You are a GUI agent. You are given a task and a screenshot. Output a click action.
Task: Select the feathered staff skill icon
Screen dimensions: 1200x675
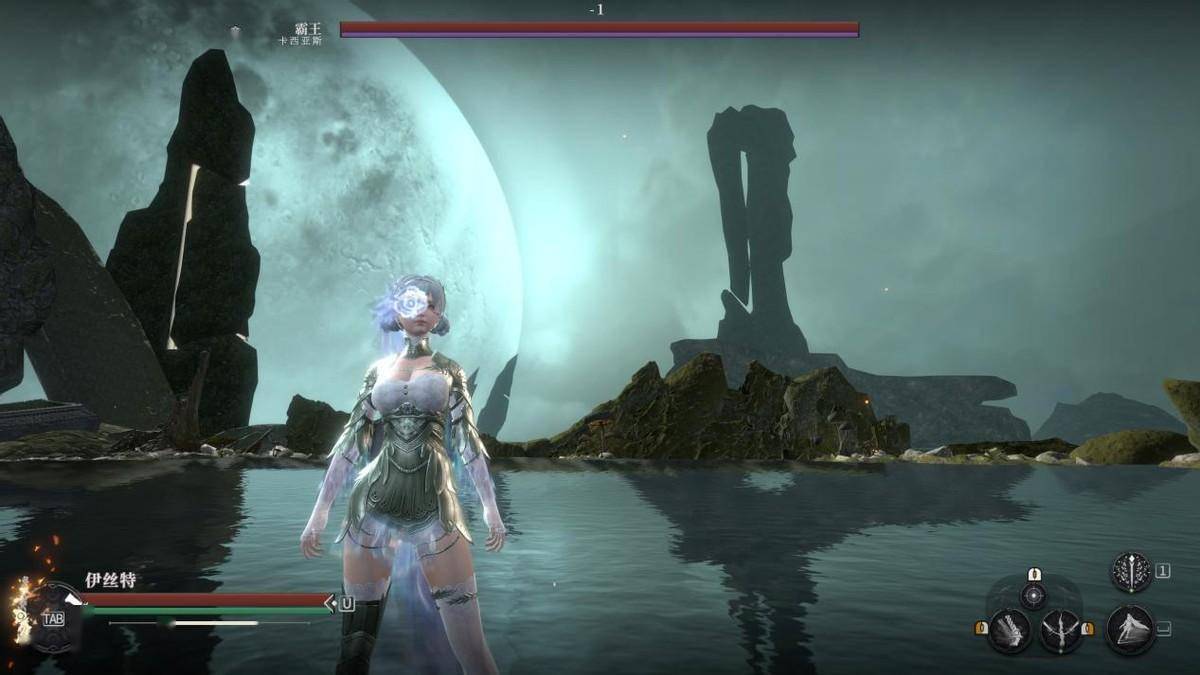point(1132,572)
